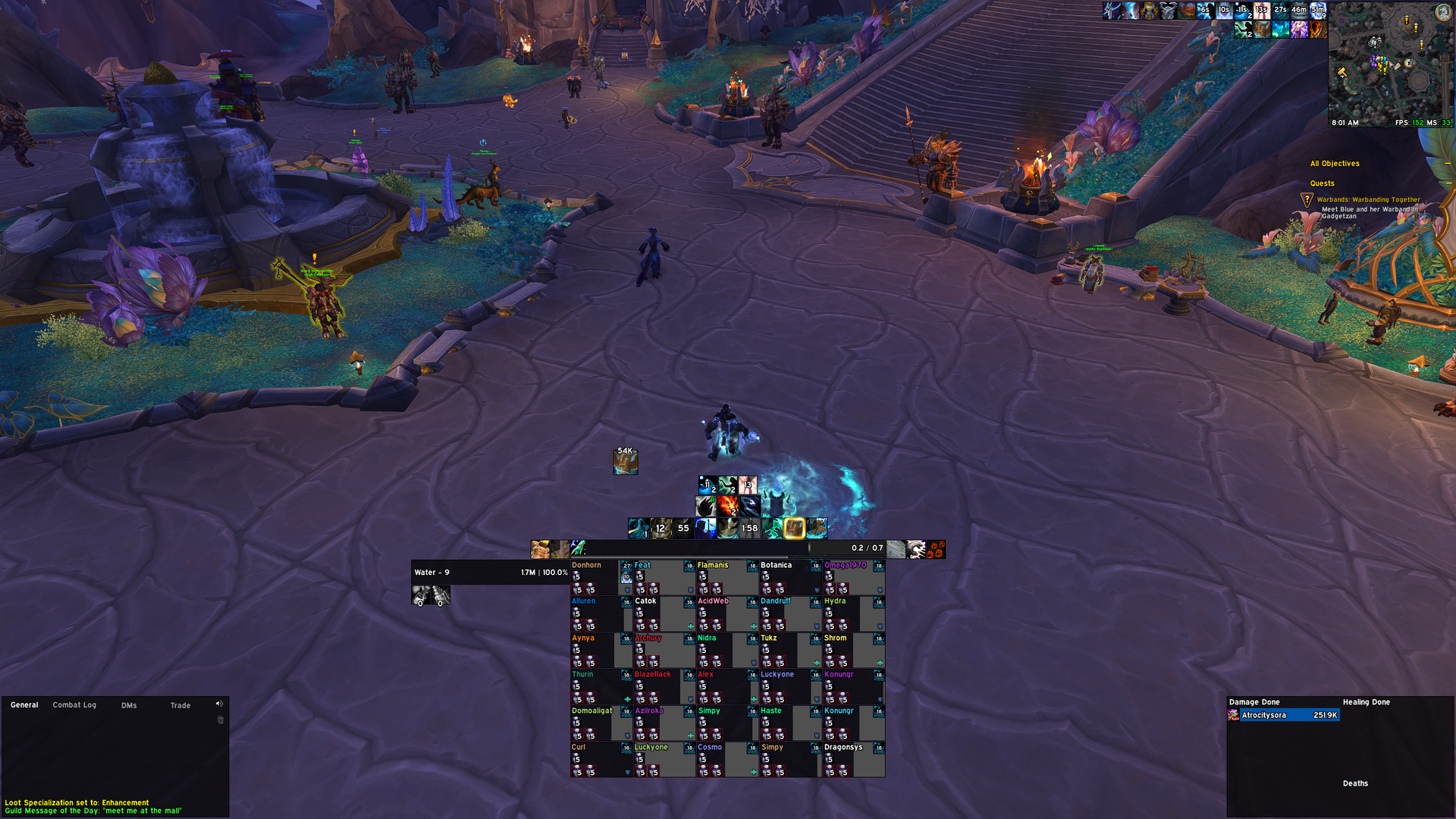Image resolution: width=1456 pixels, height=819 pixels.
Task: Choose Catok's raid frame
Action: [658, 614]
